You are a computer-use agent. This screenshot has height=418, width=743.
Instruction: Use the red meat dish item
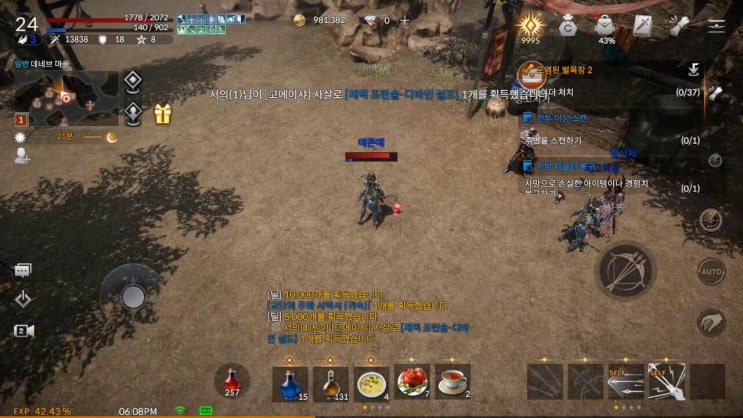coord(412,383)
